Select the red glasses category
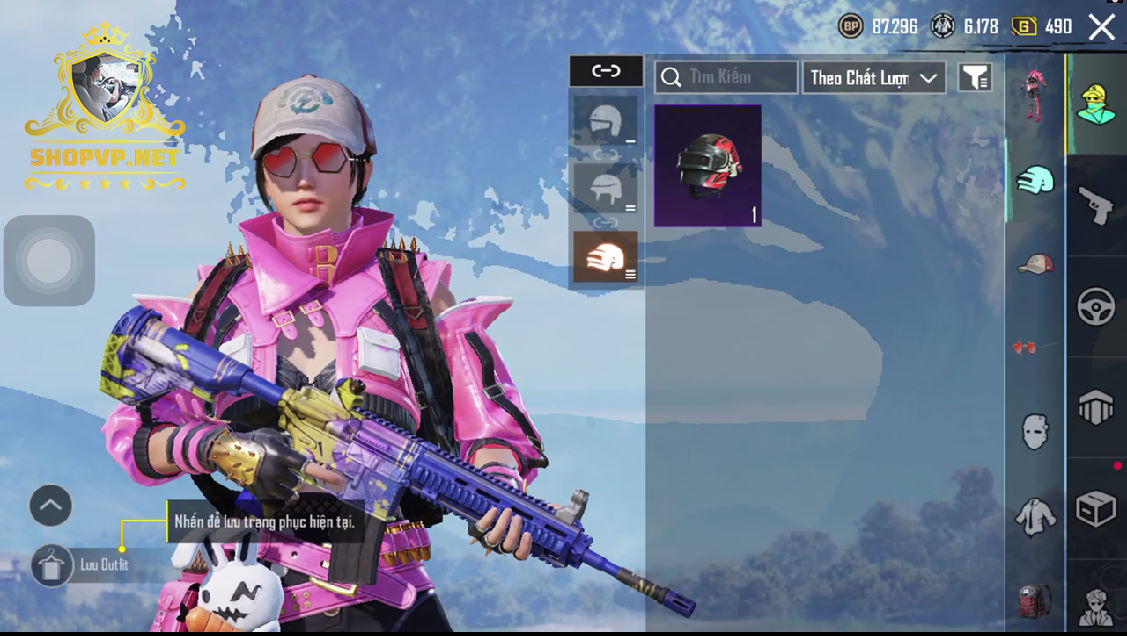This screenshot has height=636, width=1127. pyautogui.click(x=1024, y=347)
